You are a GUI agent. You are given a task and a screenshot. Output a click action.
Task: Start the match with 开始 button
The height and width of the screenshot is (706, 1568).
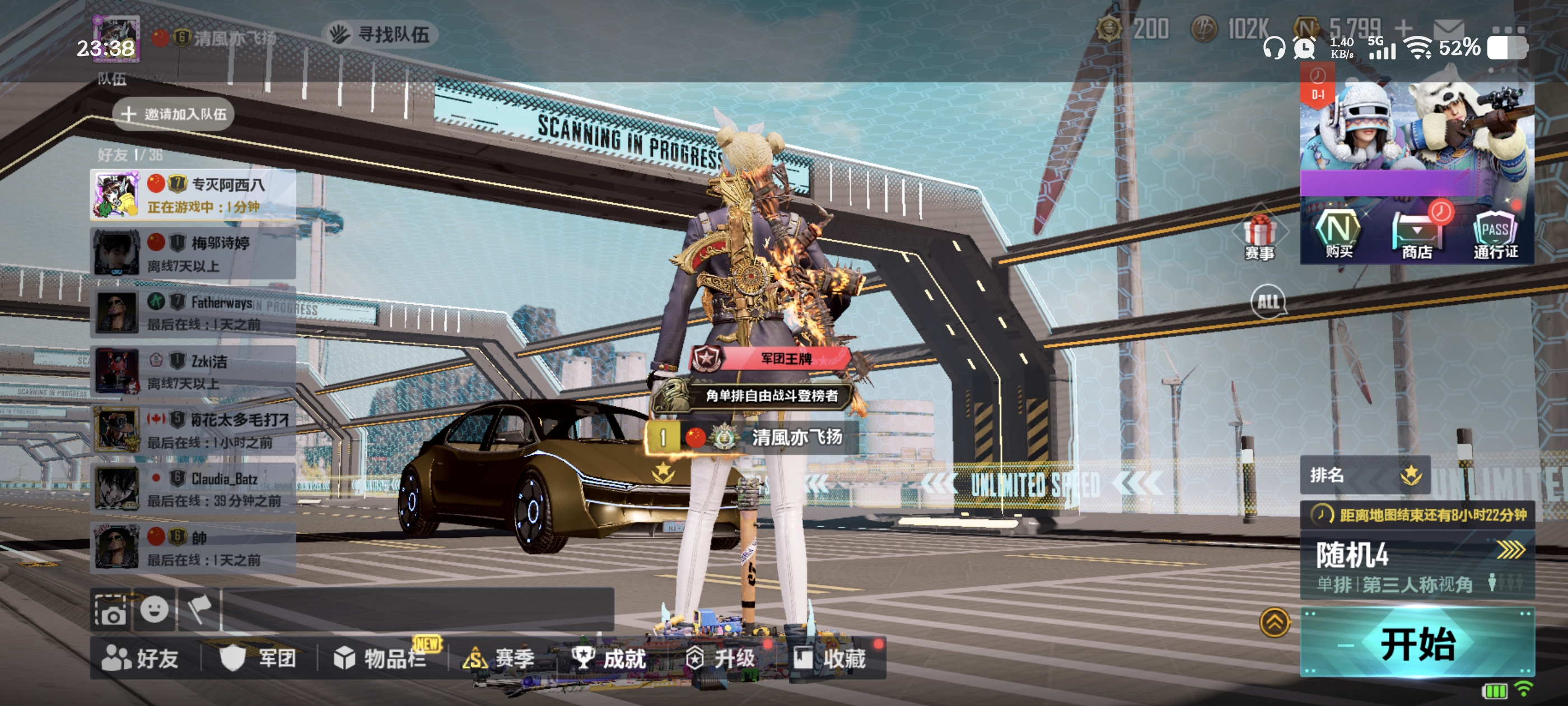pyautogui.click(x=1417, y=643)
